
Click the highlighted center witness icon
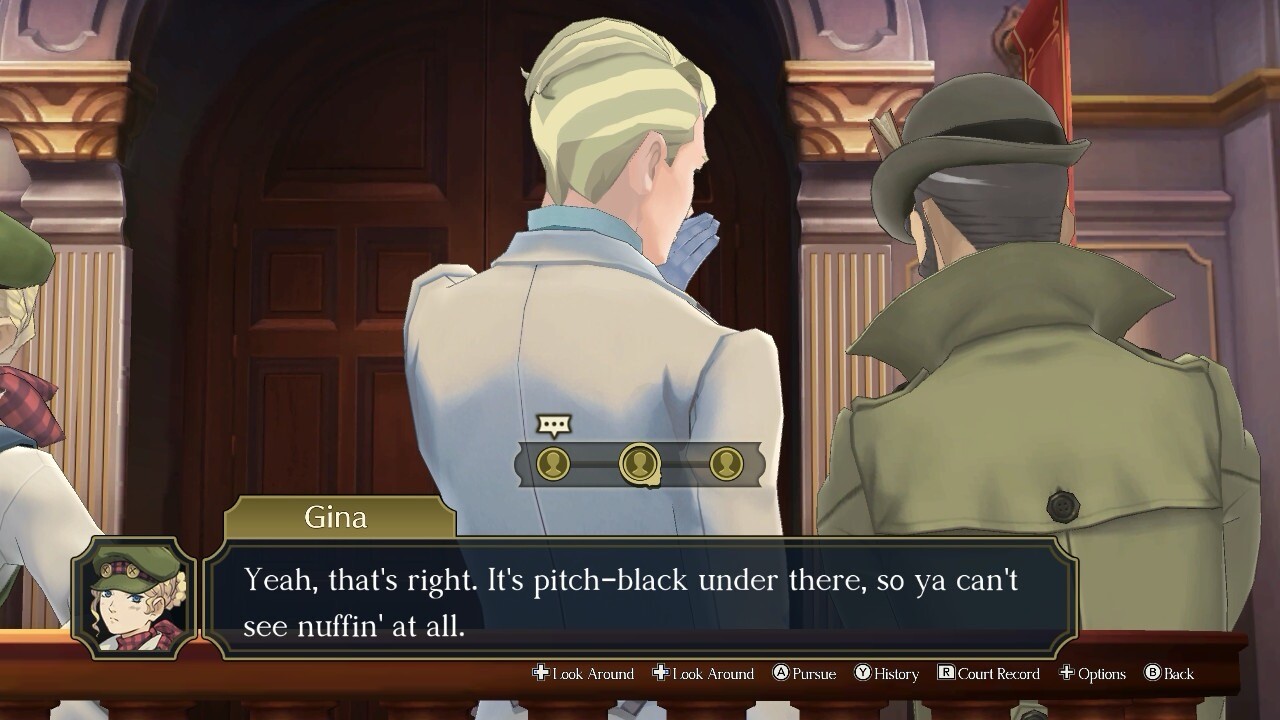(x=640, y=464)
